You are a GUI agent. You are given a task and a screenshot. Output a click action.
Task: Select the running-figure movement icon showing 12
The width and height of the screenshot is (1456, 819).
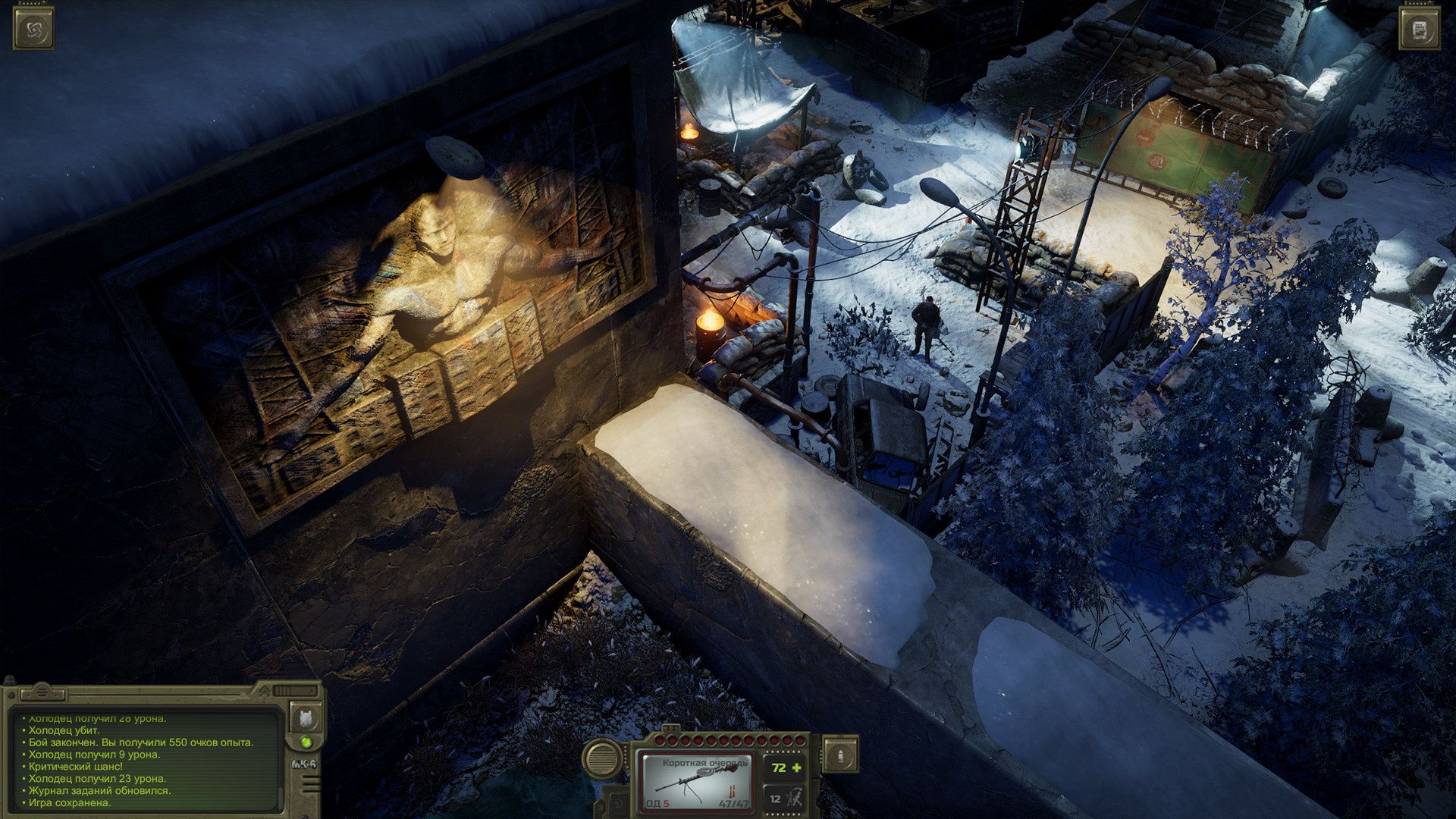coord(784,799)
